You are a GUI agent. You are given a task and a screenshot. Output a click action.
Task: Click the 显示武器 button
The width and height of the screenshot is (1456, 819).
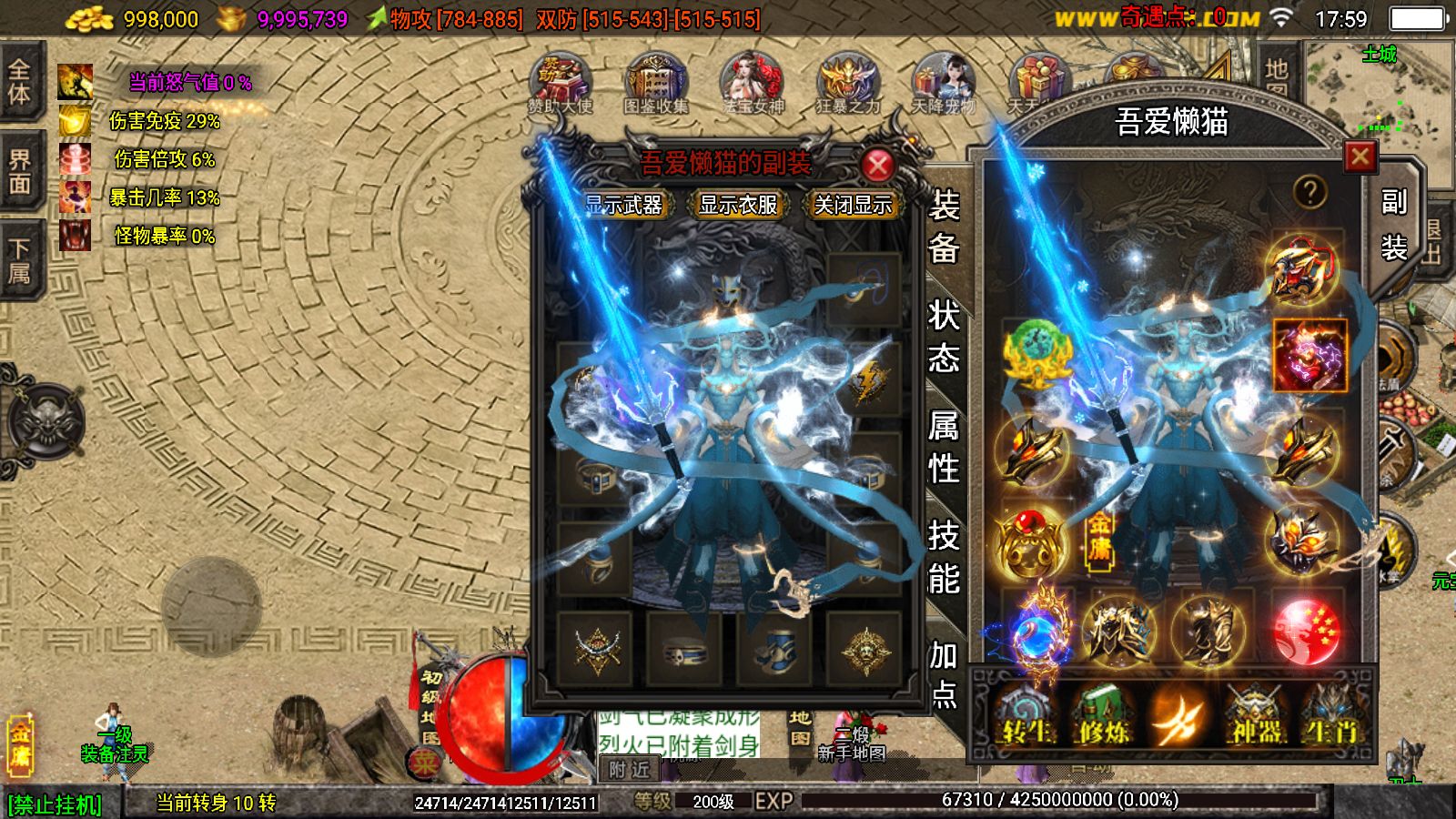point(623,205)
